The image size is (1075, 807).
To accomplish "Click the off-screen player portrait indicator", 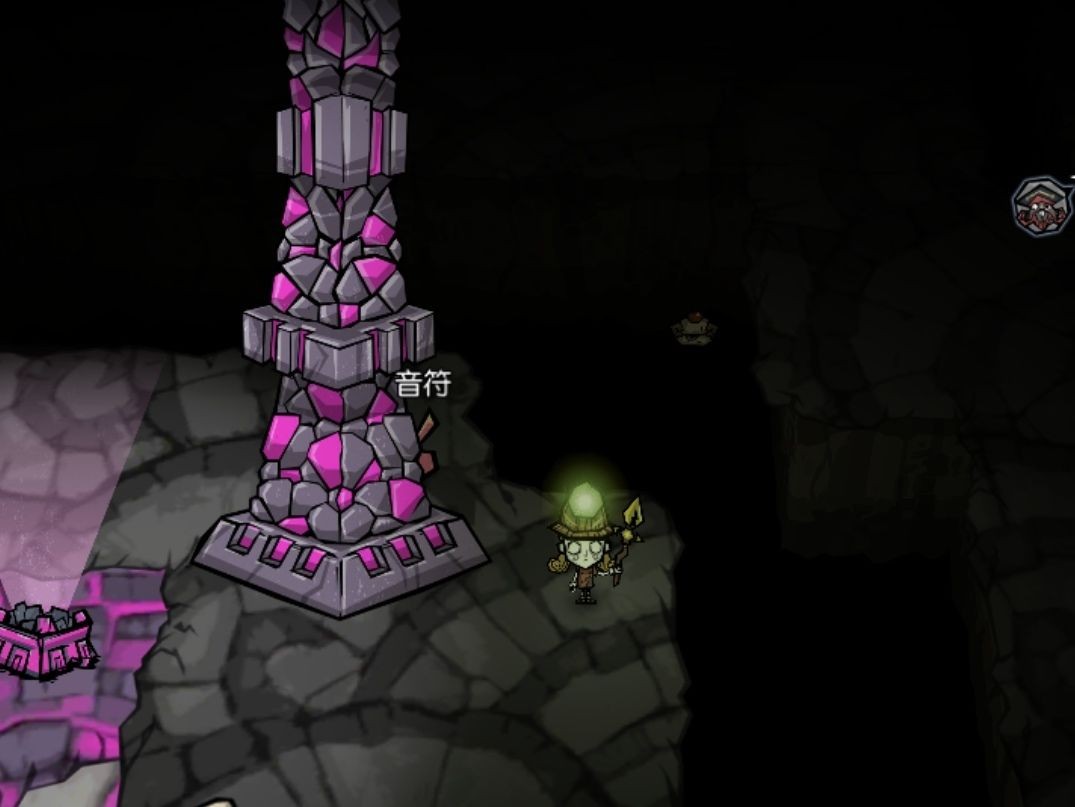I will (1041, 206).
